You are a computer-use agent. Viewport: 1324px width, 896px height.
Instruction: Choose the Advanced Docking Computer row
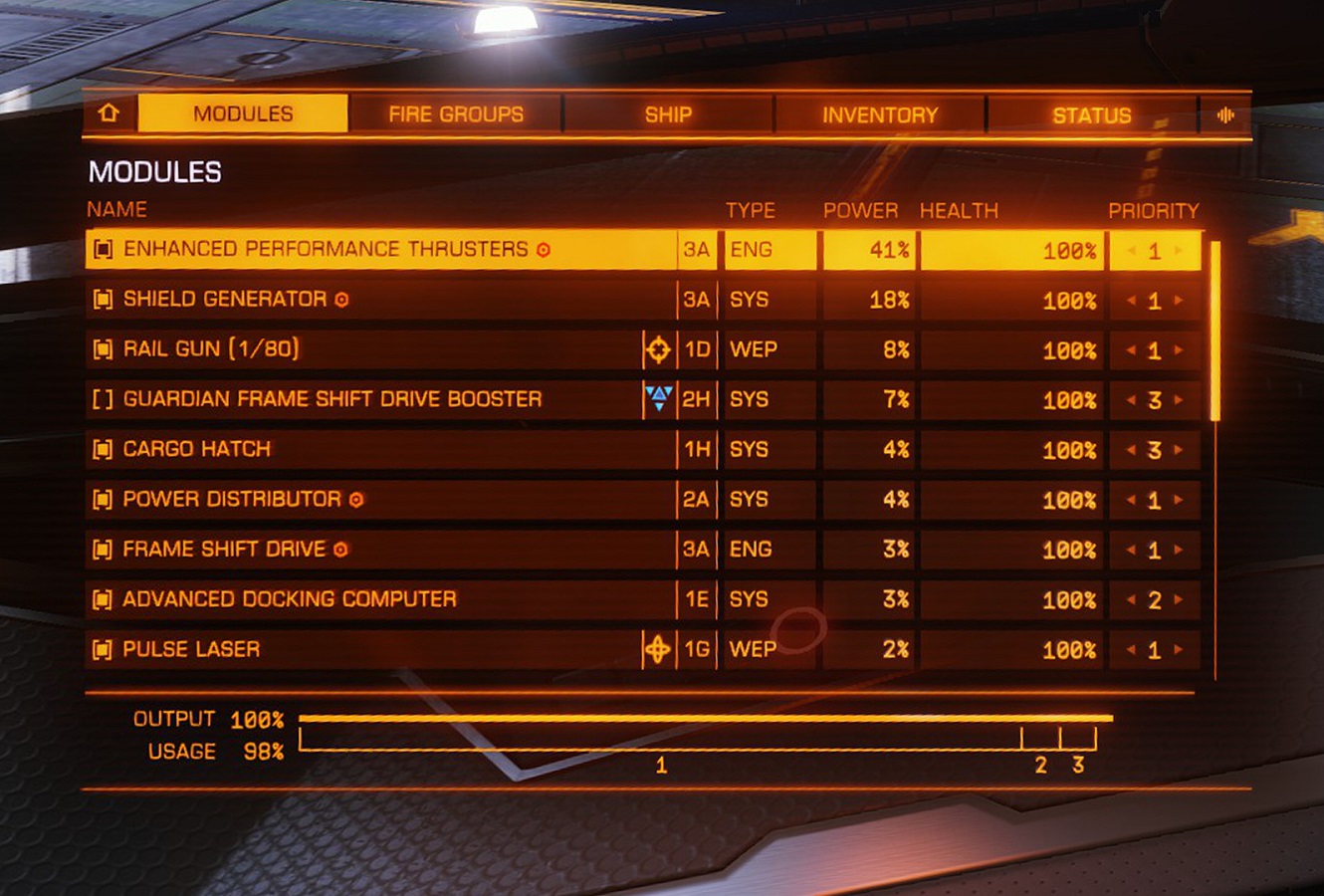coord(290,599)
